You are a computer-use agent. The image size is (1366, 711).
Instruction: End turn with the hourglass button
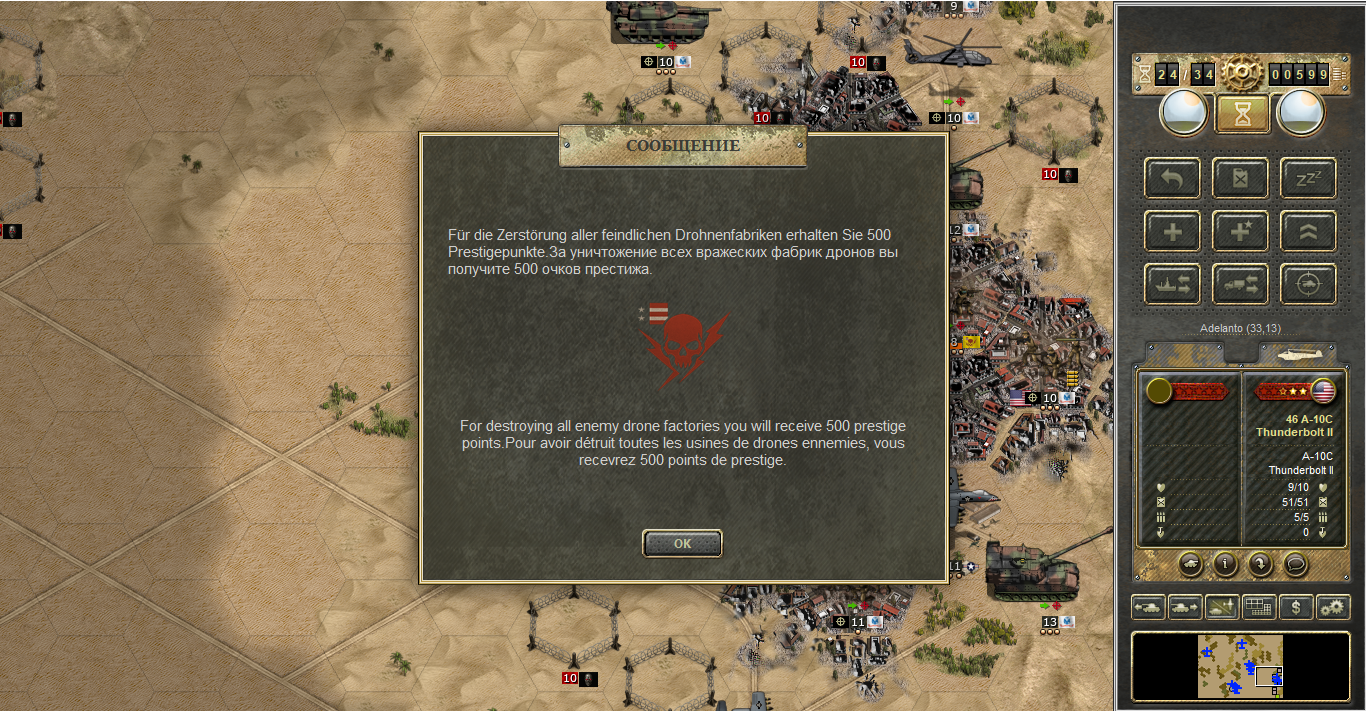tap(1242, 114)
